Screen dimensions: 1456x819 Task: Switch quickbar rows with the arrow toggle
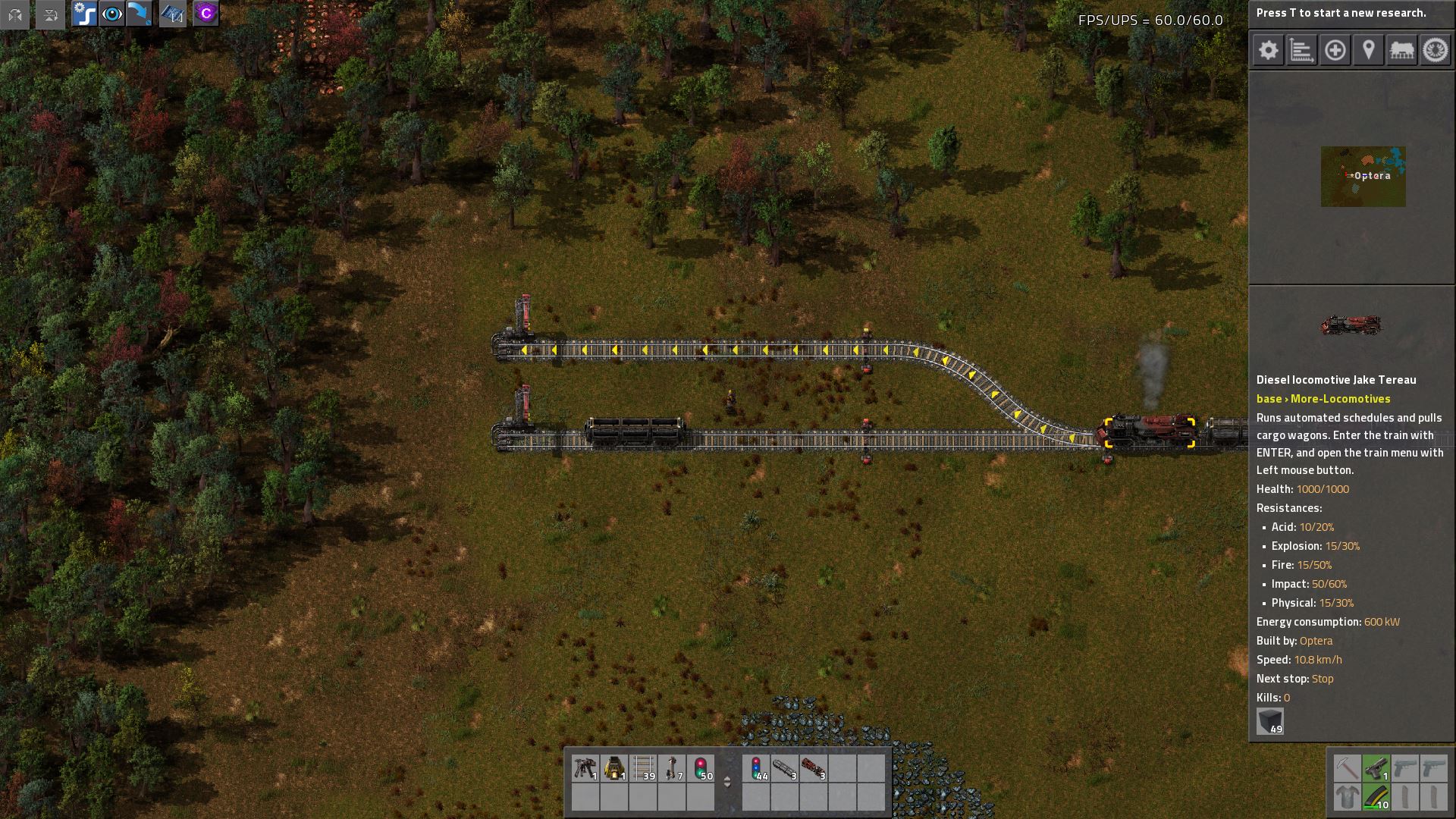coord(727,782)
